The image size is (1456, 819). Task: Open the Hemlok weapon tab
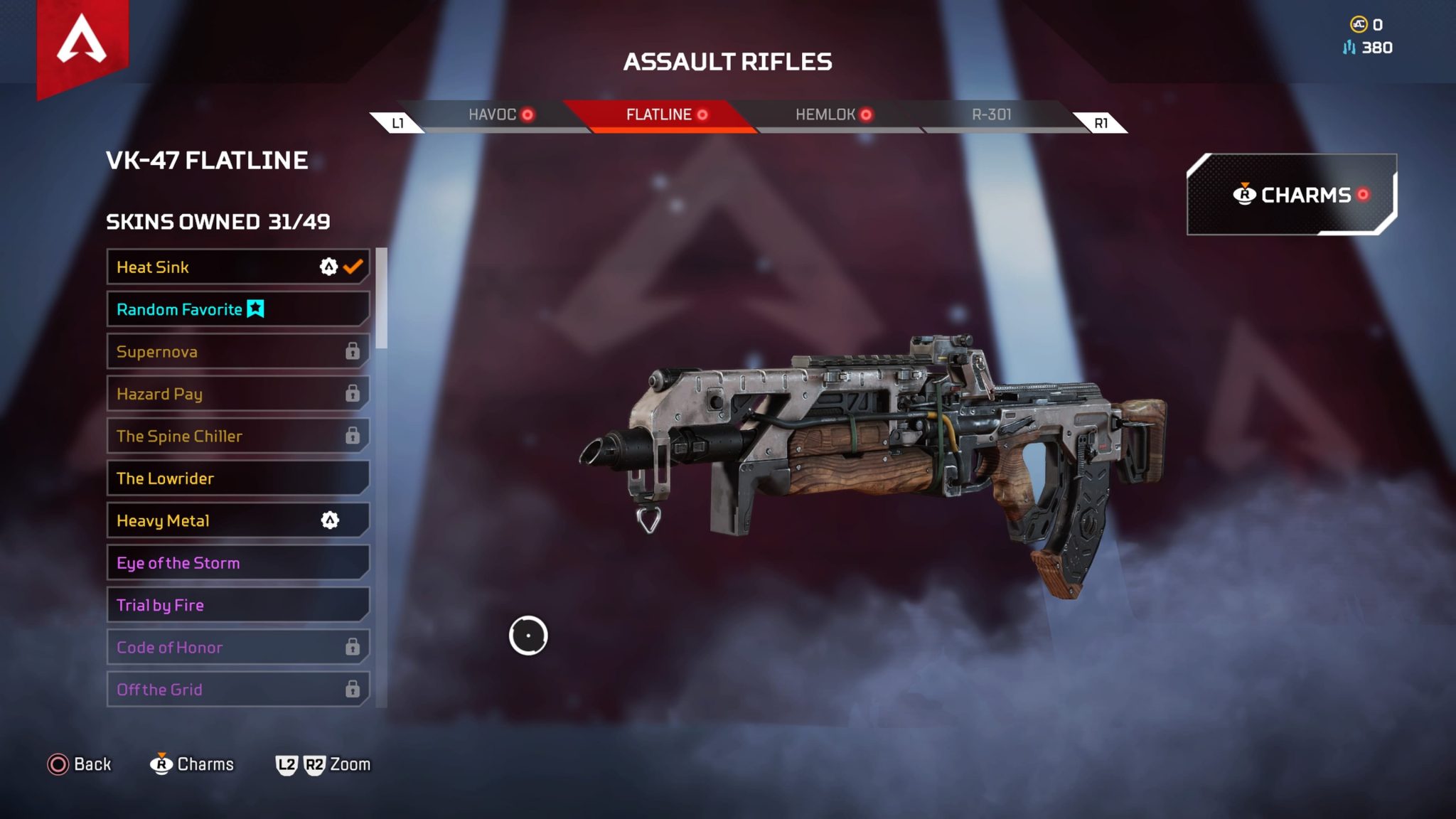click(833, 115)
